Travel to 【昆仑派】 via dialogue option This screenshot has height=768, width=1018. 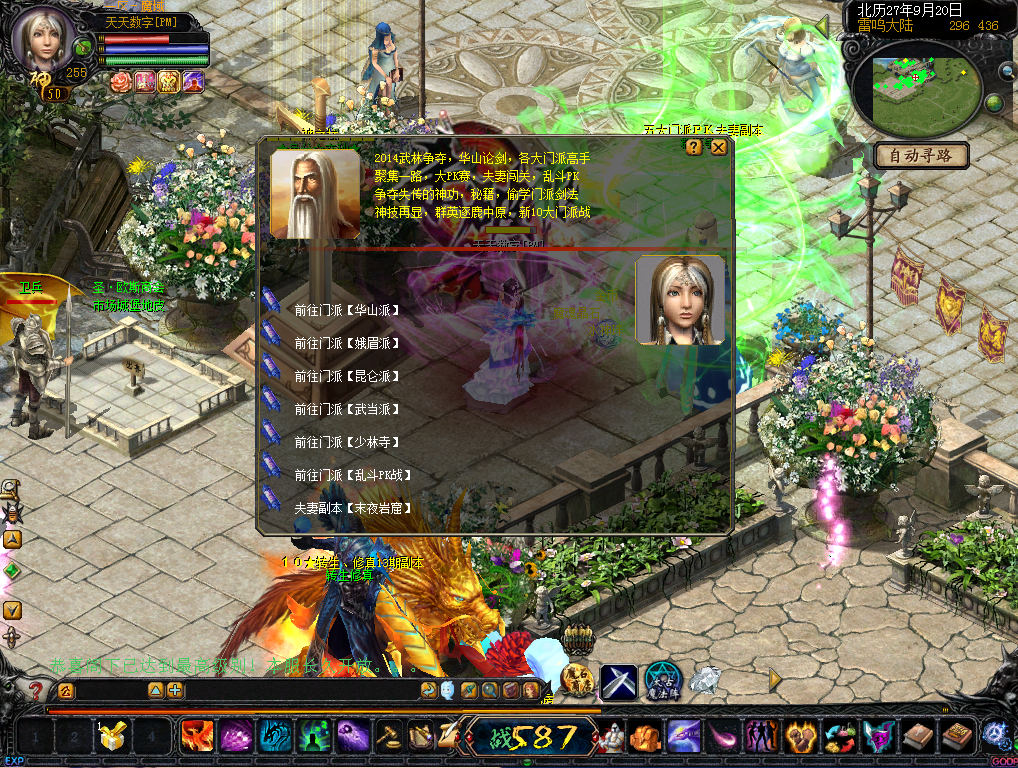coord(347,376)
